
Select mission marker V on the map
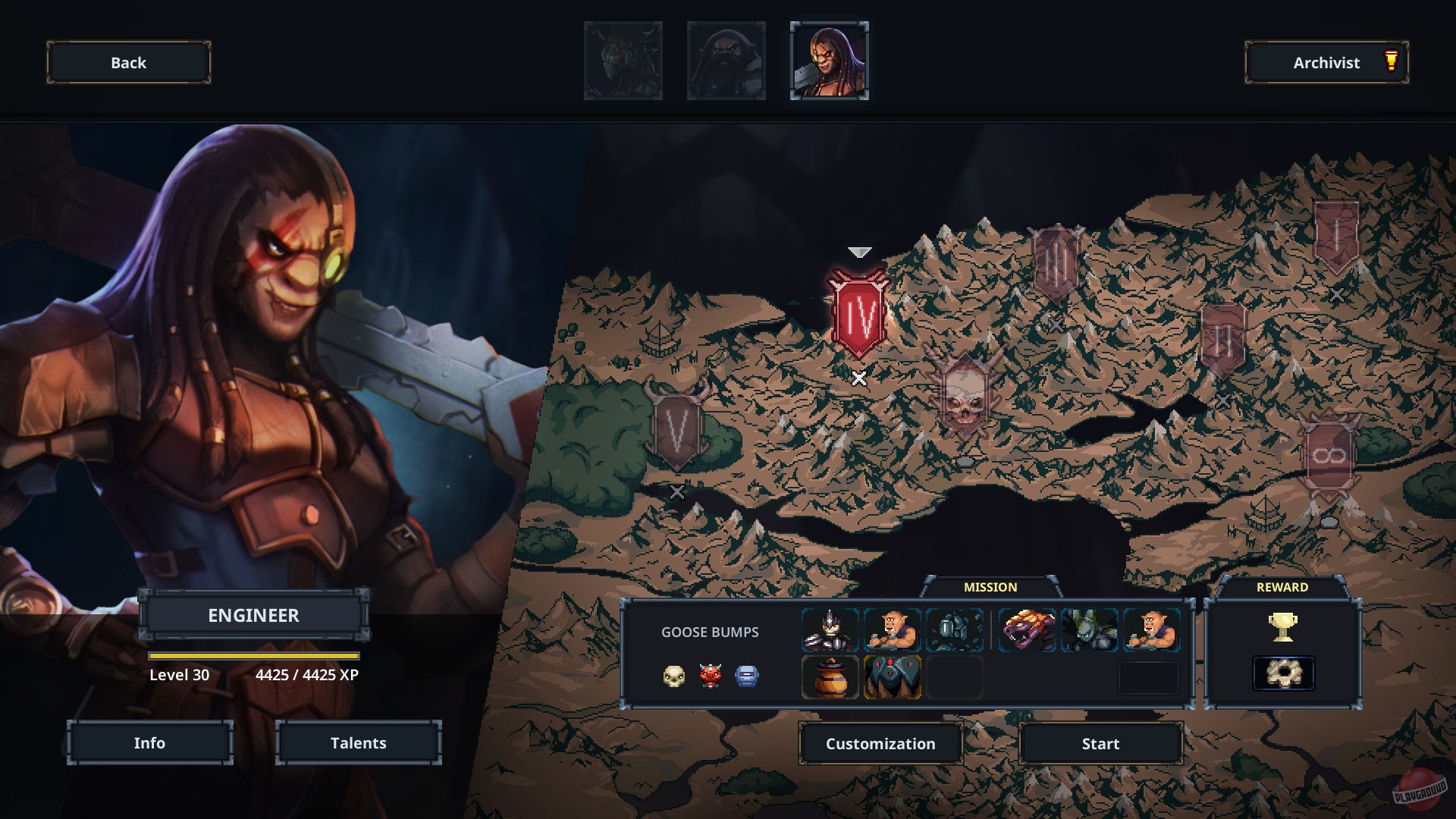point(676,428)
